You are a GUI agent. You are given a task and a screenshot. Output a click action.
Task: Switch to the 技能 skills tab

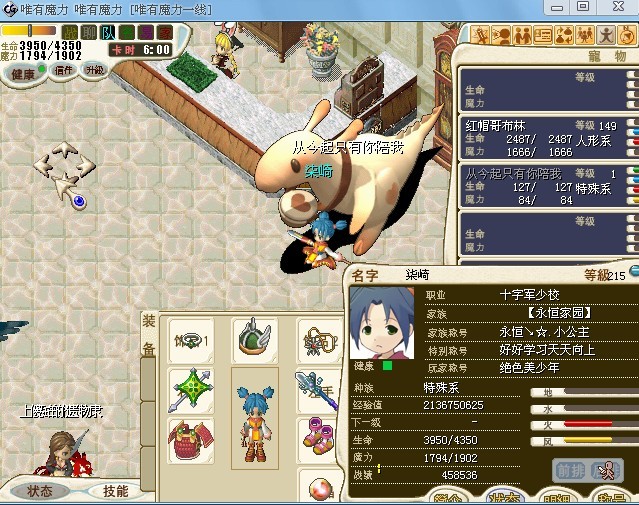tap(116, 491)
